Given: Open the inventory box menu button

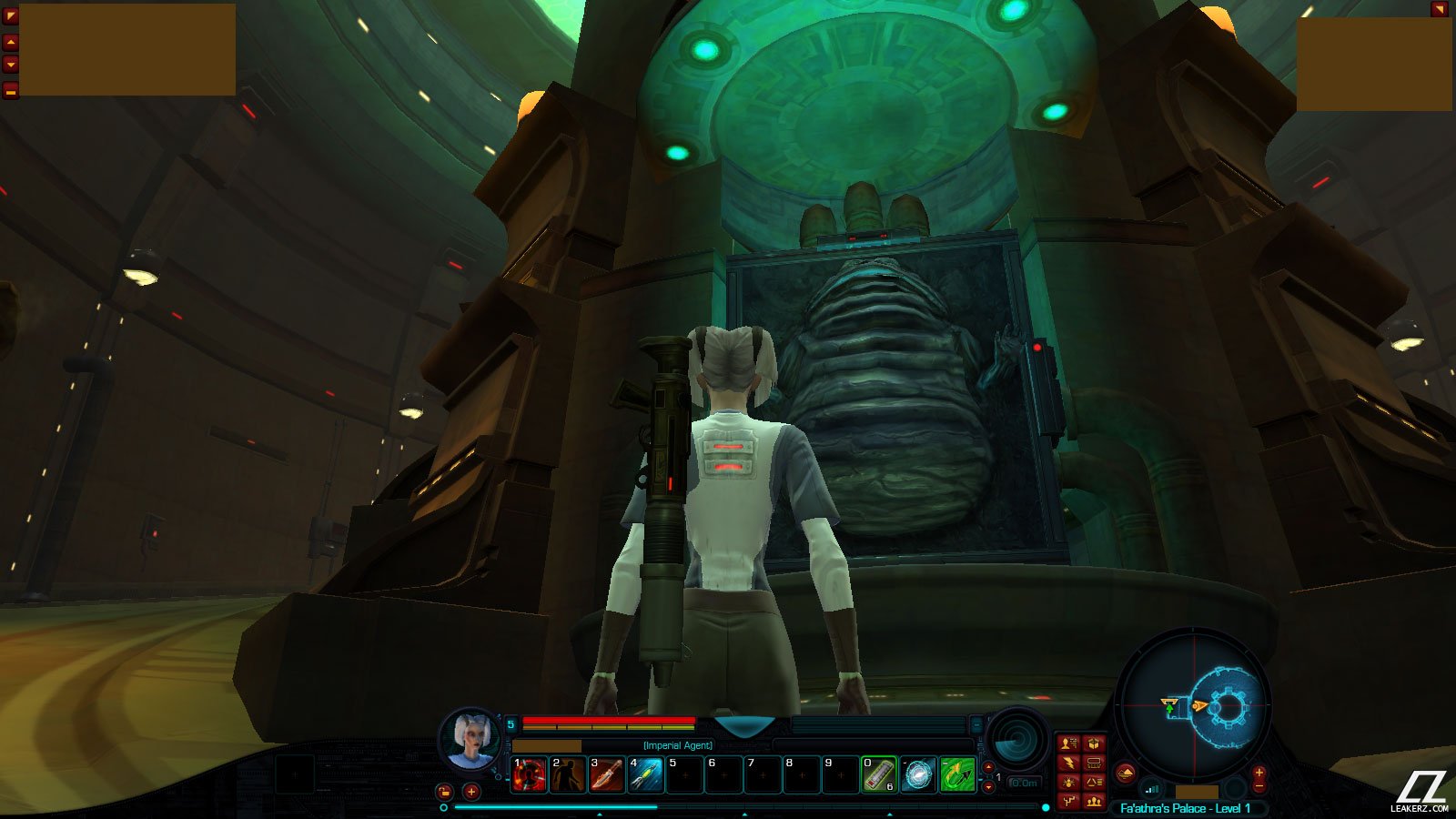Looking at the screenshot, I should (x=1094, y=743).
